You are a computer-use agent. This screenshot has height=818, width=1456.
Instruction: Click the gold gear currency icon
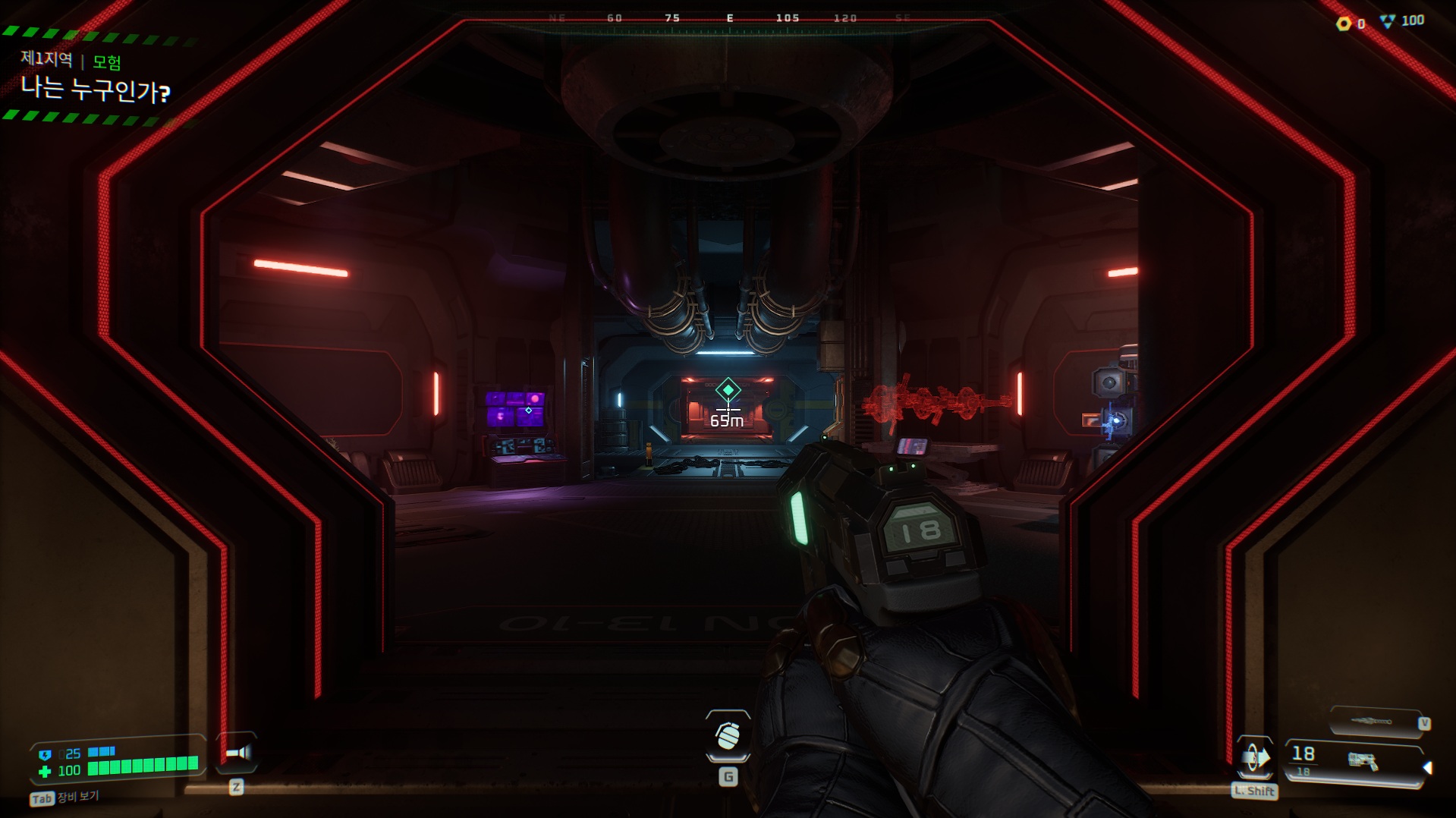point(1344,24)
